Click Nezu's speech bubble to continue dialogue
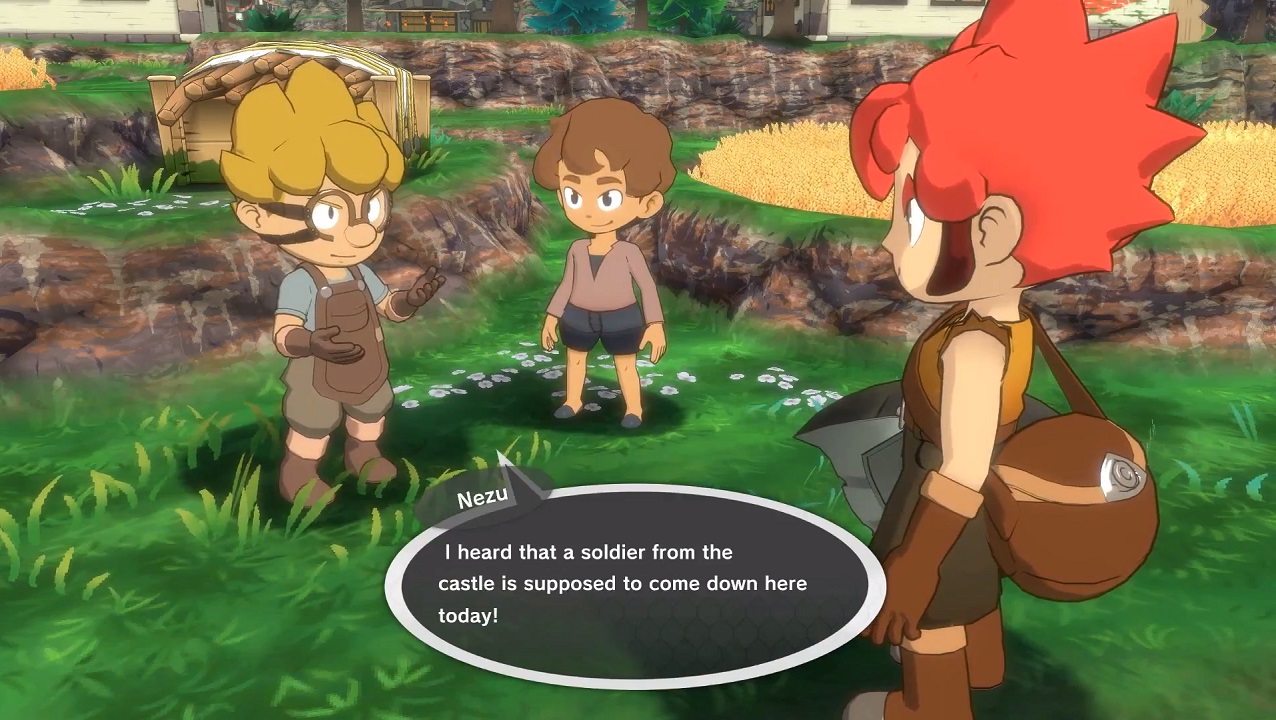Screen dimensions: 1276x720 point(635,585)
